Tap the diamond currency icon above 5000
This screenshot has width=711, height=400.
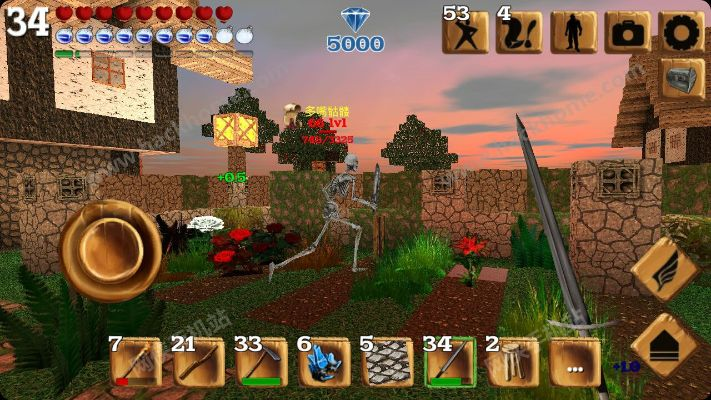355,20
